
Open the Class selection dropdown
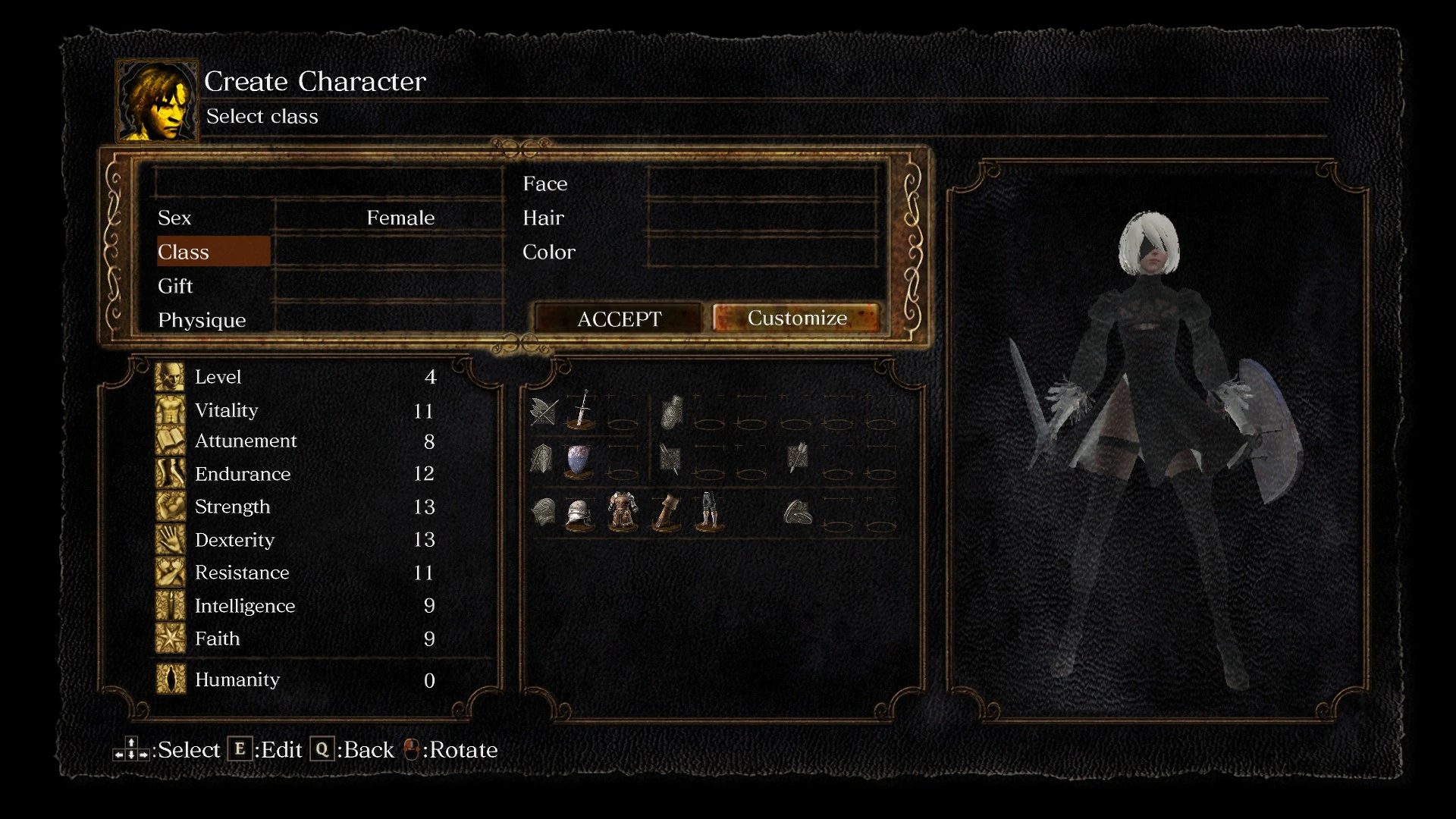[213, 251]
